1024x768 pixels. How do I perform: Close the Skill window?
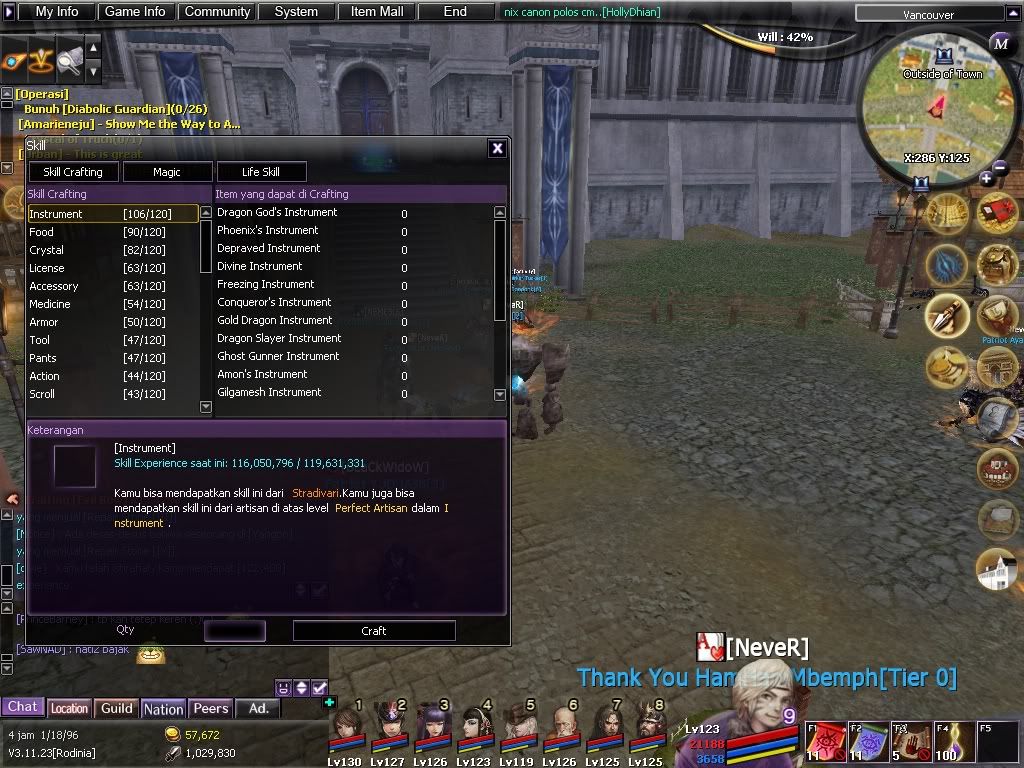point(497,148)
